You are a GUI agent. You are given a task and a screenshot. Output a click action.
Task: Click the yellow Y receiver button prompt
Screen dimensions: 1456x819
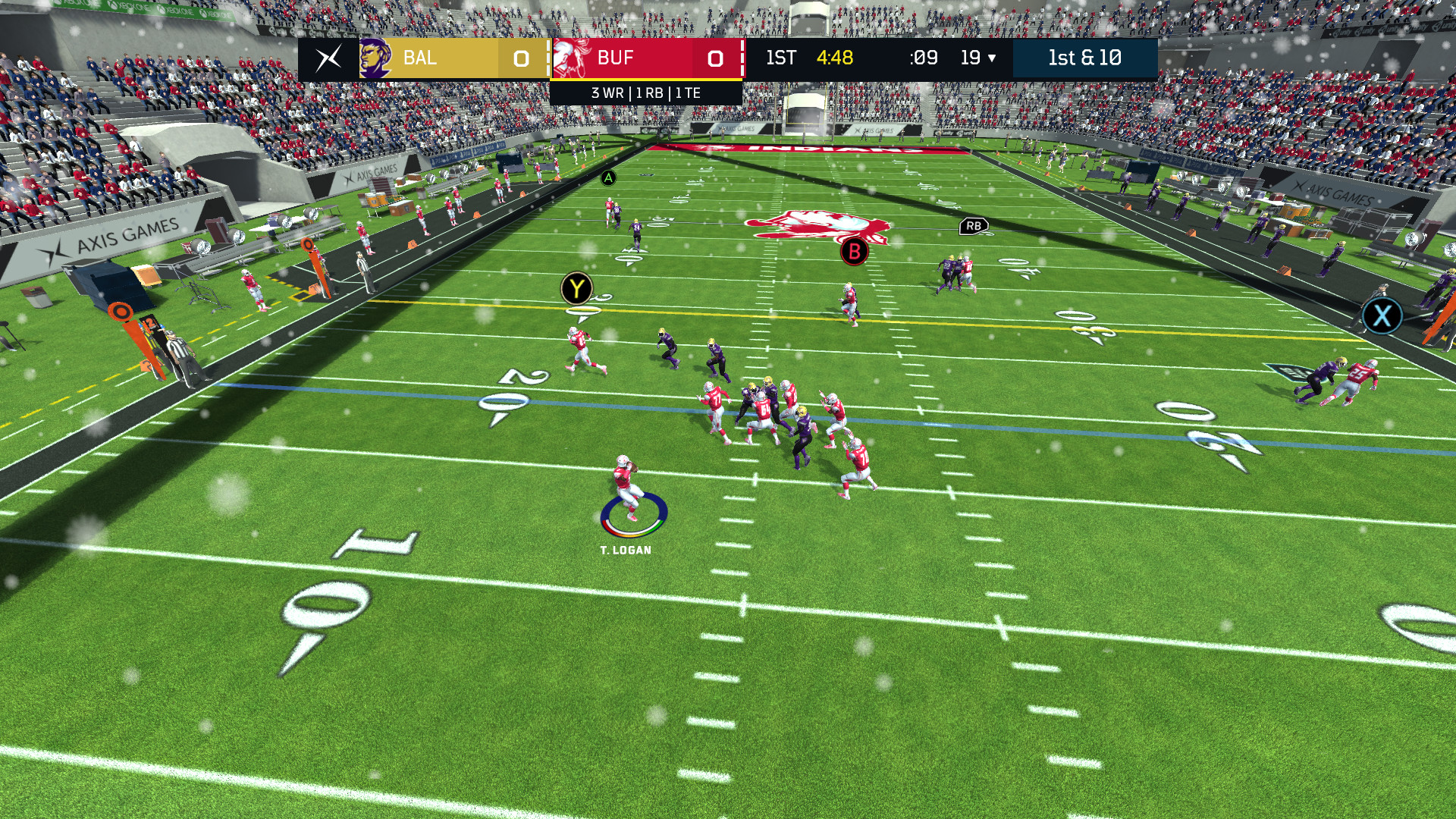click(x=576, y=288)
